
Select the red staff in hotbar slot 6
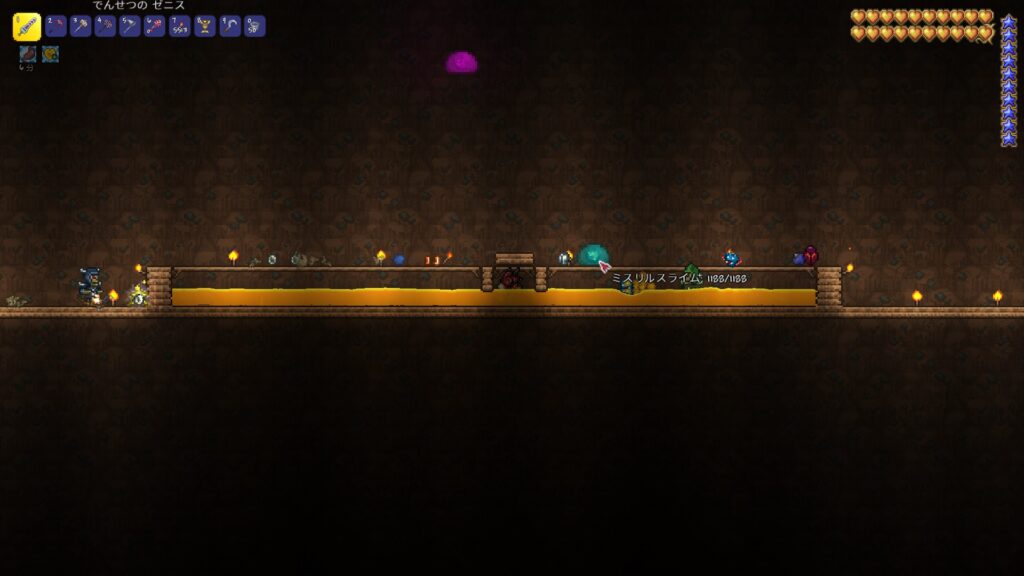156,27
